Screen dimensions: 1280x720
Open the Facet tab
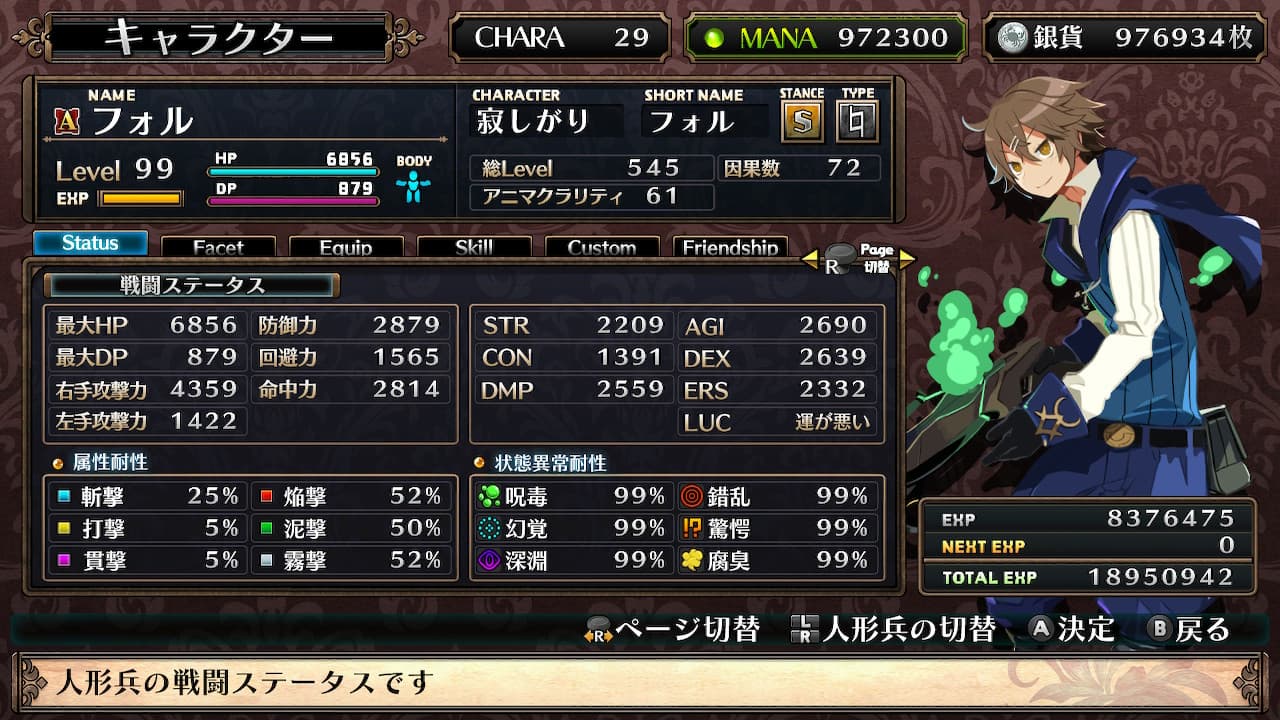218,247
